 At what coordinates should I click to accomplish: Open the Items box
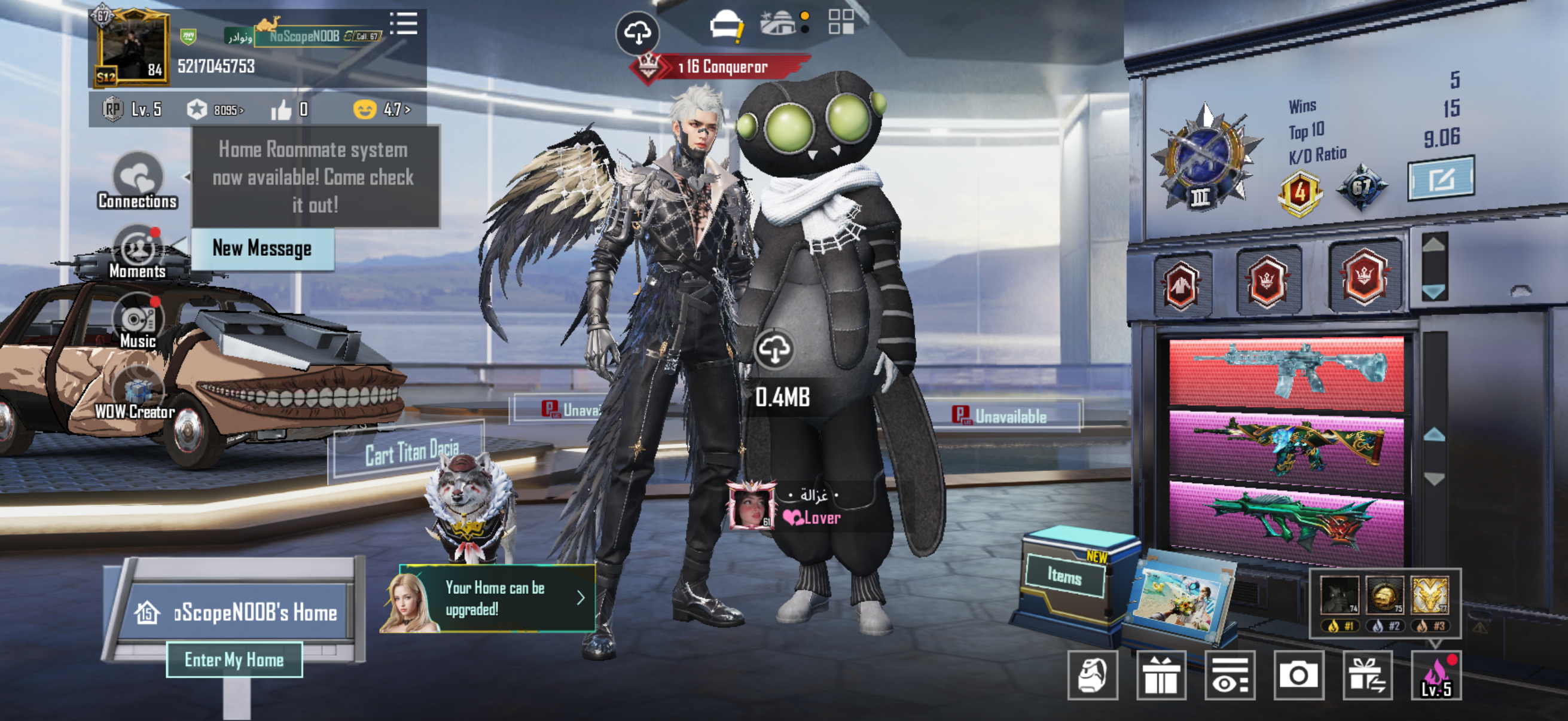(x=1065, y=575)
